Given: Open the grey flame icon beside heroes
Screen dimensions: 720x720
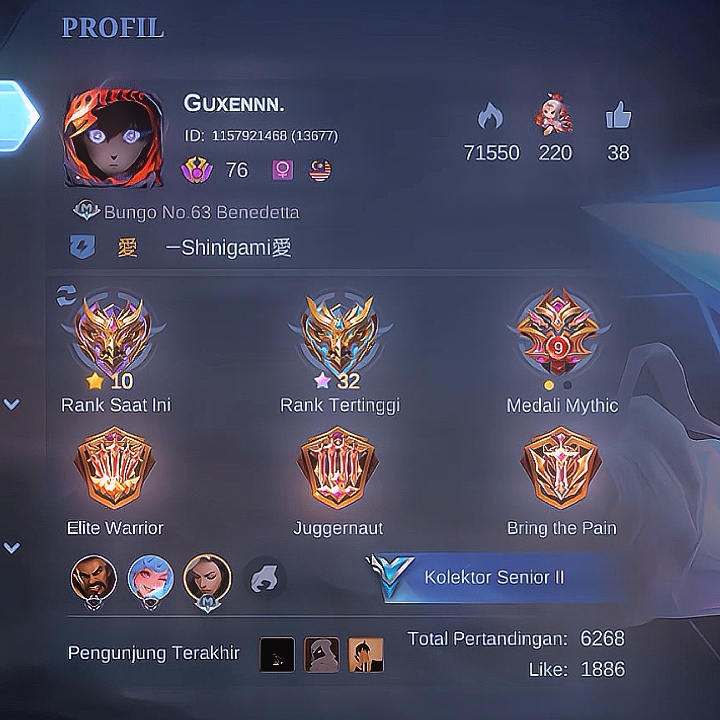Looking at the screenshot, I should 264,578.
